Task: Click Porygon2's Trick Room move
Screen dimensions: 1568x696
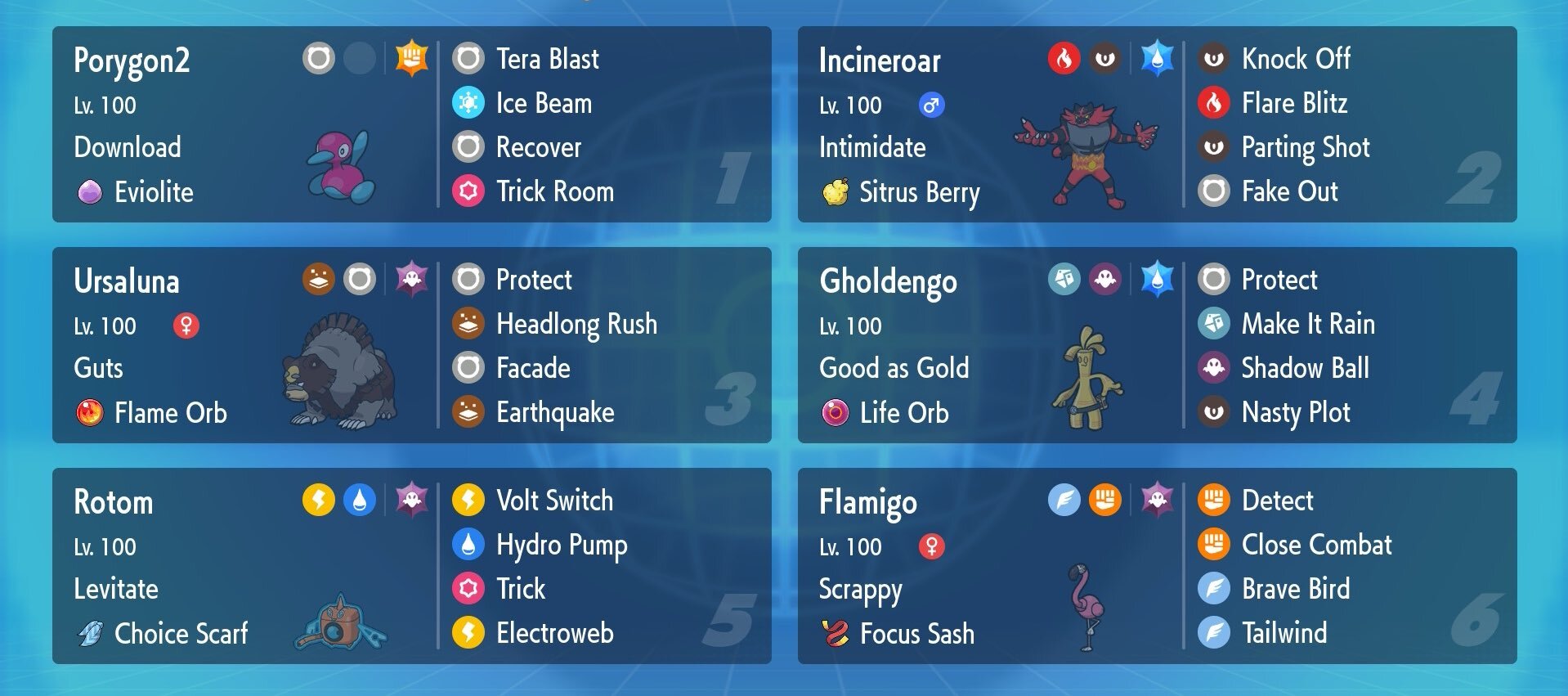Action: [x=554, y=191]
